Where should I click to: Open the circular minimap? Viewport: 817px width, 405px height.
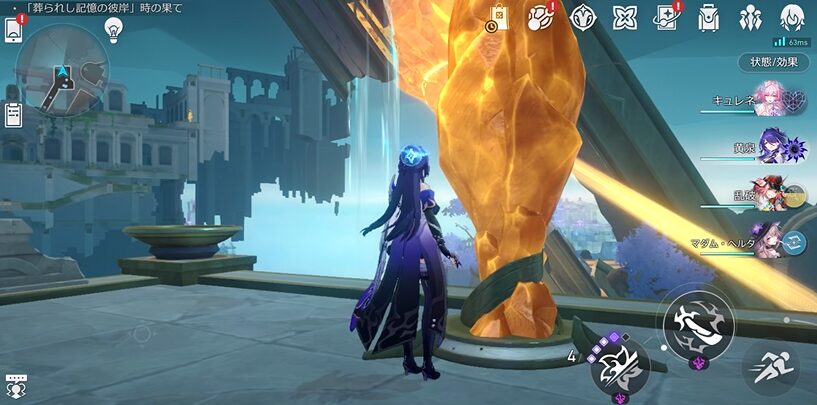(x=60, y=70)
